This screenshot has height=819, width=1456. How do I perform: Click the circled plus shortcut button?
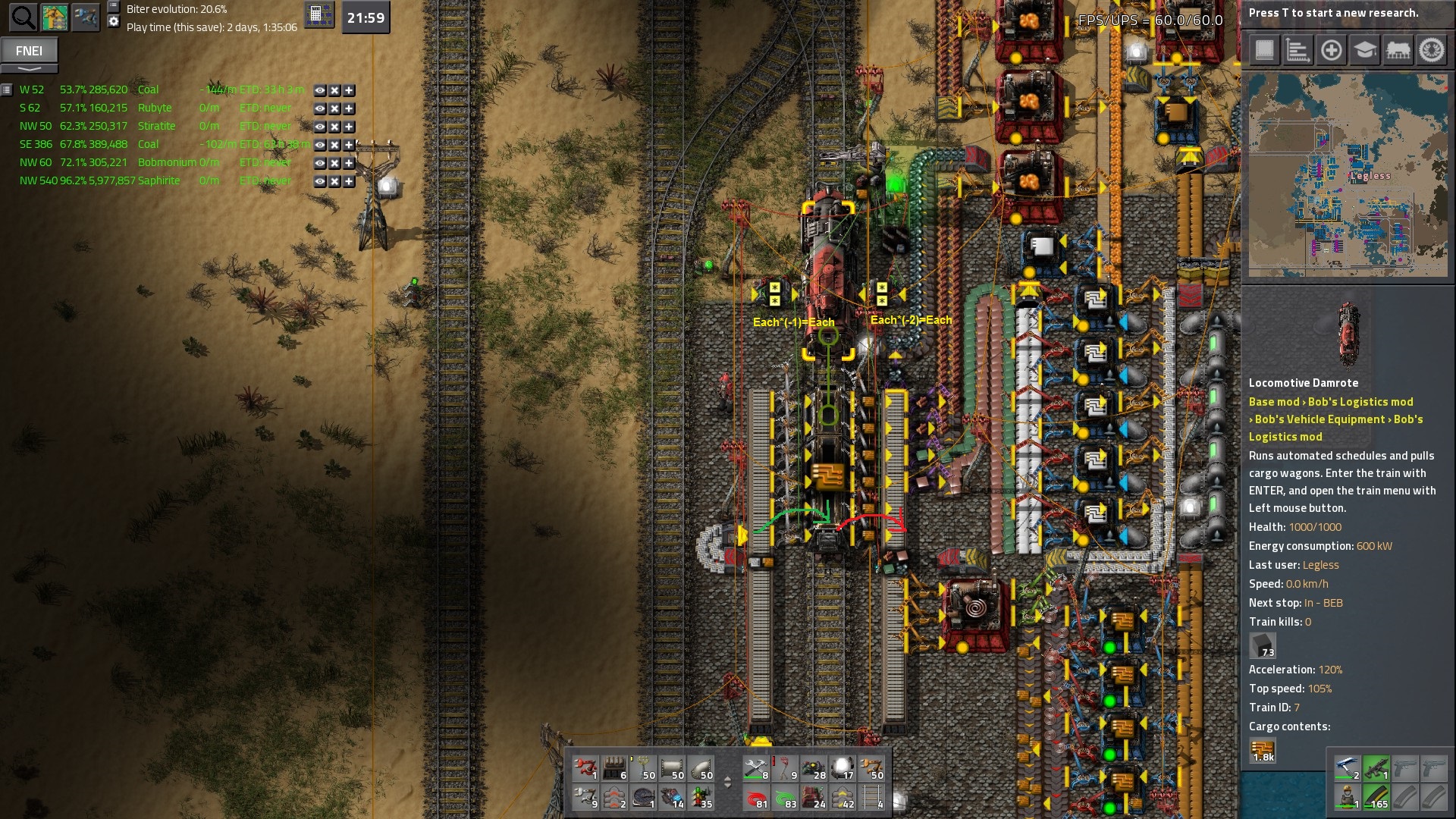click(1331, 51)
